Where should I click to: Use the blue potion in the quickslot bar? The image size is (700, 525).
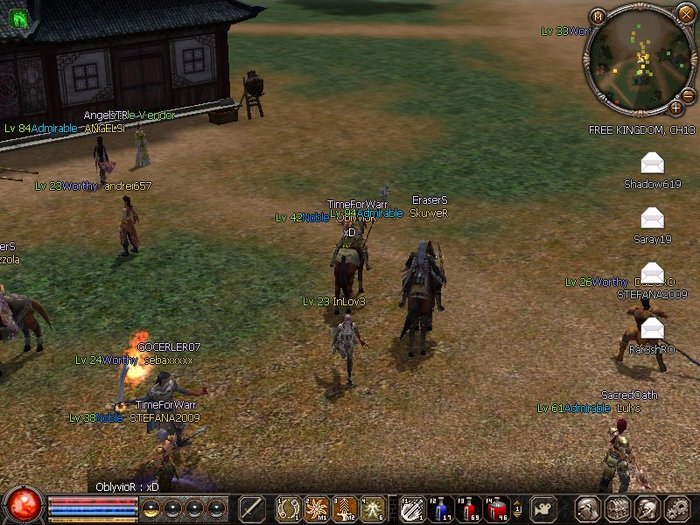441,508
